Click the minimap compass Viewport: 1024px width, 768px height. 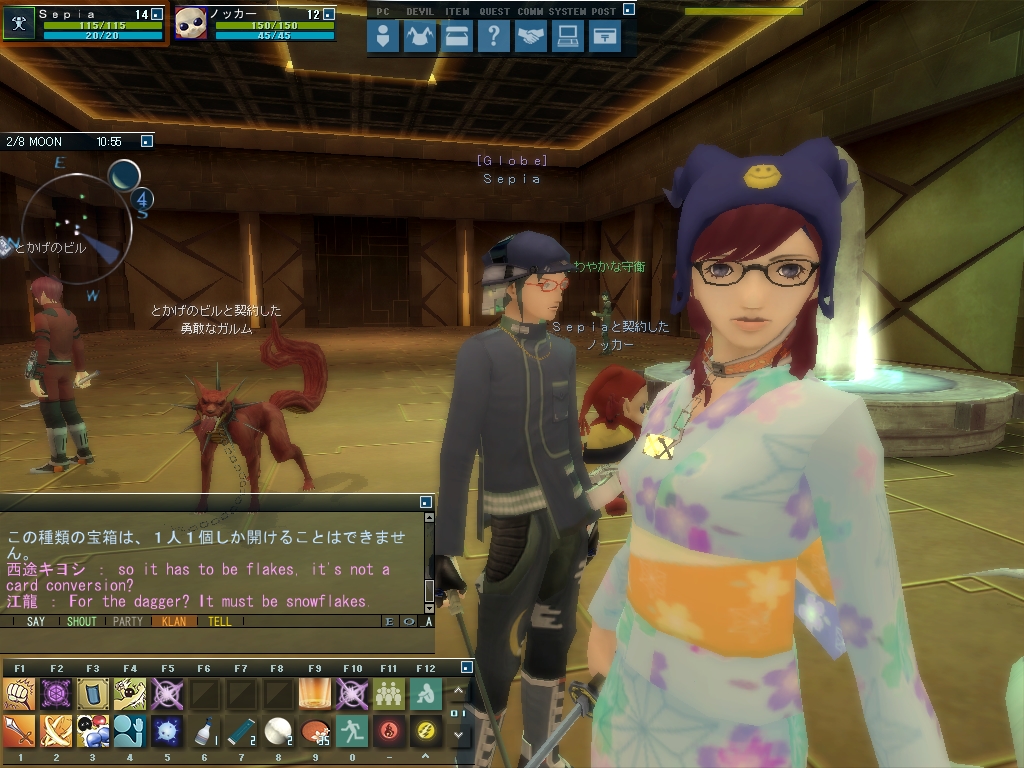(76, 230)
